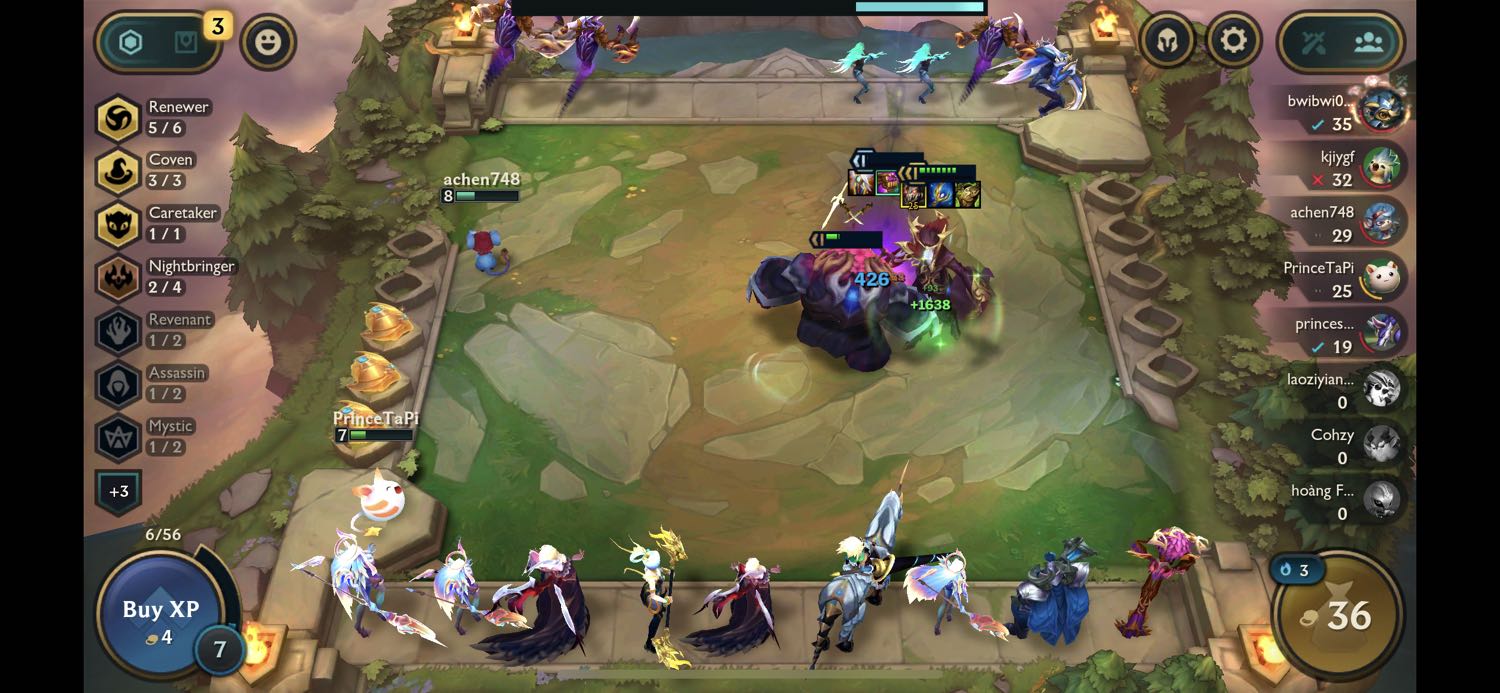This screenshot has height=693, width=1500.
Task: Show the Caretaker trait details
Action: 156,224
